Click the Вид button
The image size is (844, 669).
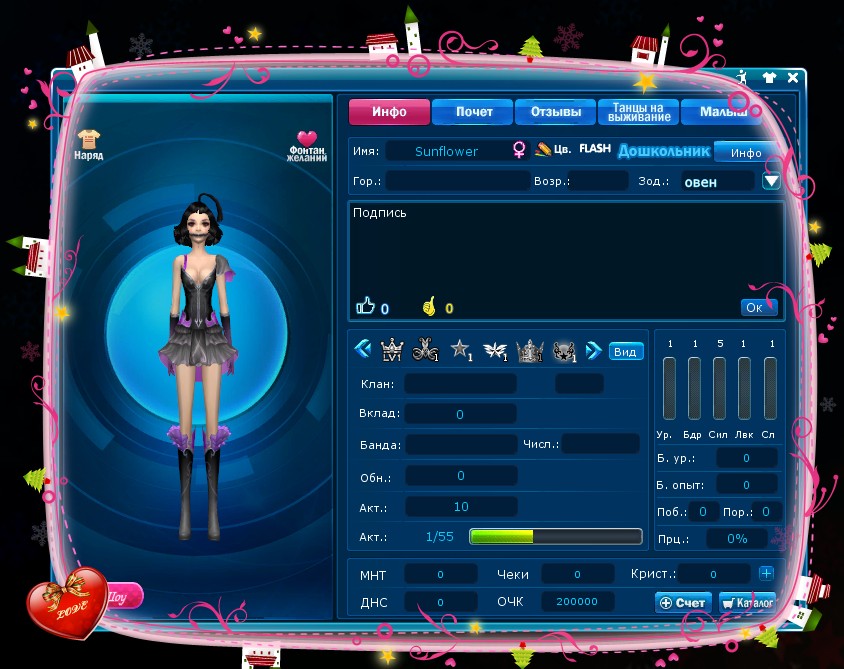625,351
